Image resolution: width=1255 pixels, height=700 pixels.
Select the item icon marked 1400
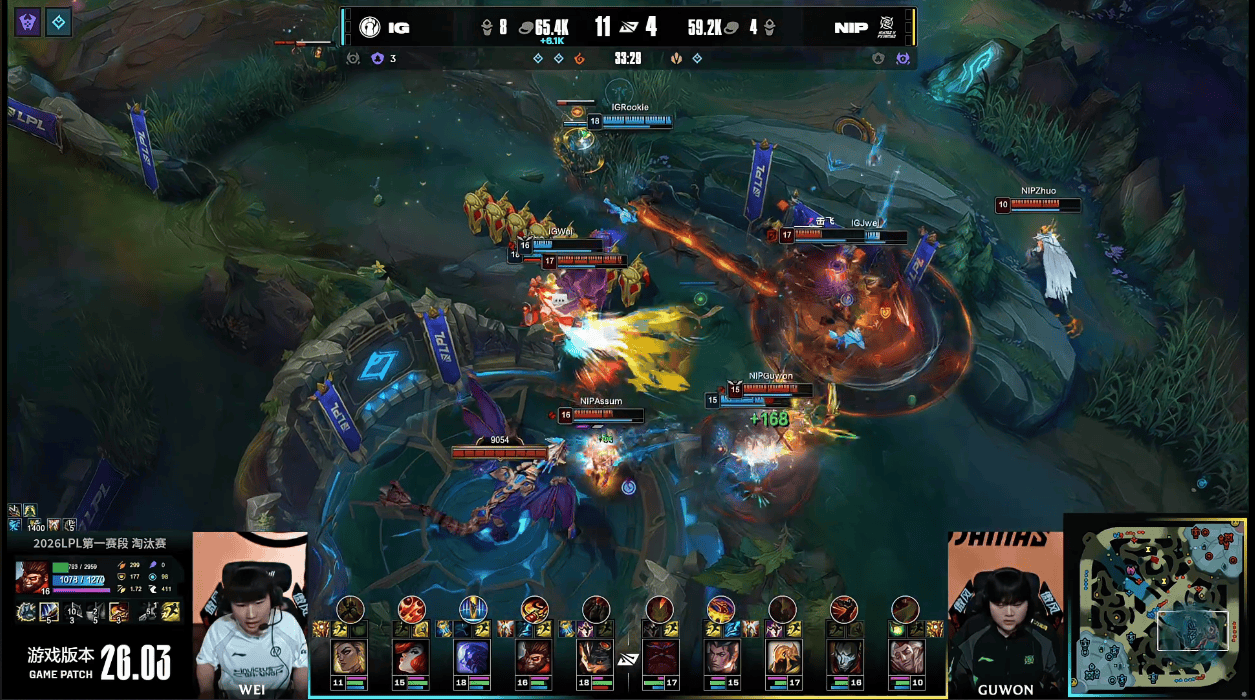(37, 525)
